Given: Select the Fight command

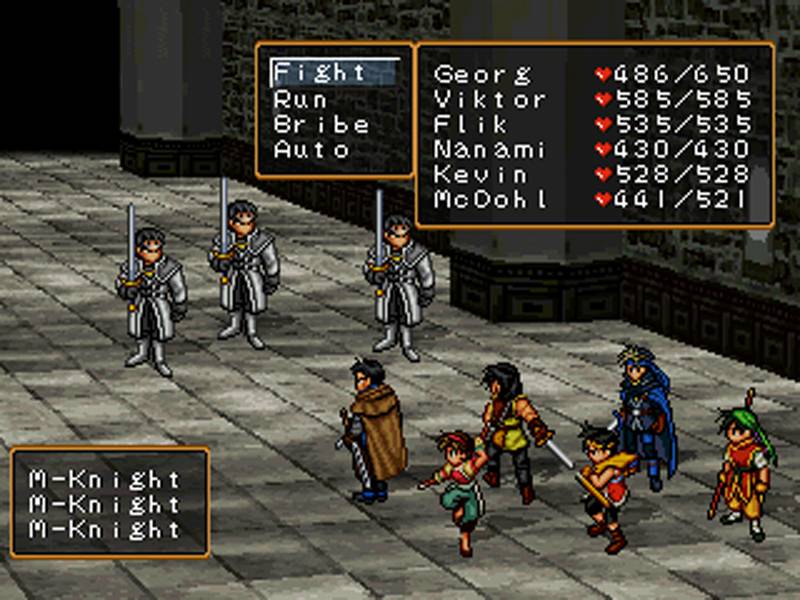Looking at the screenshot, I should [x=321, y=73].
